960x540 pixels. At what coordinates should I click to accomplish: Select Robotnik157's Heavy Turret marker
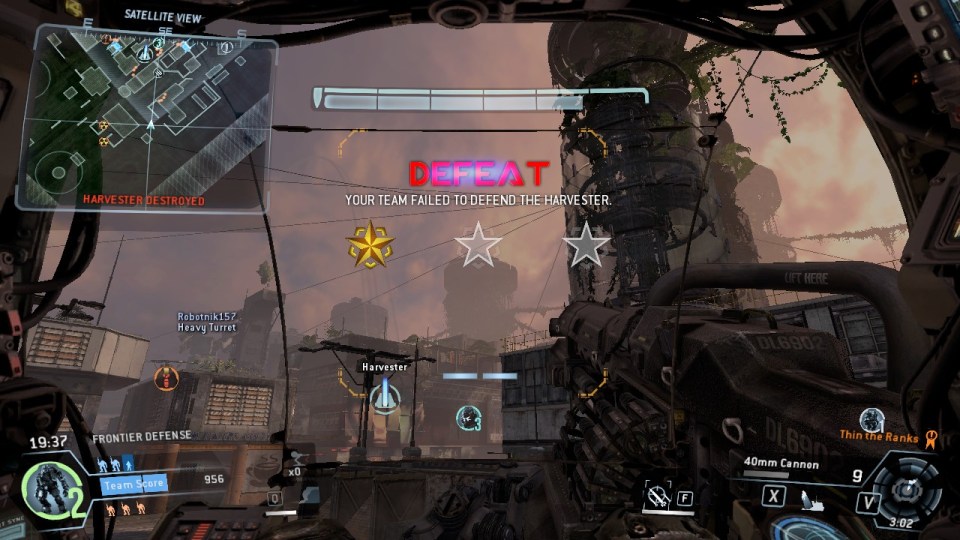(166, 377)
